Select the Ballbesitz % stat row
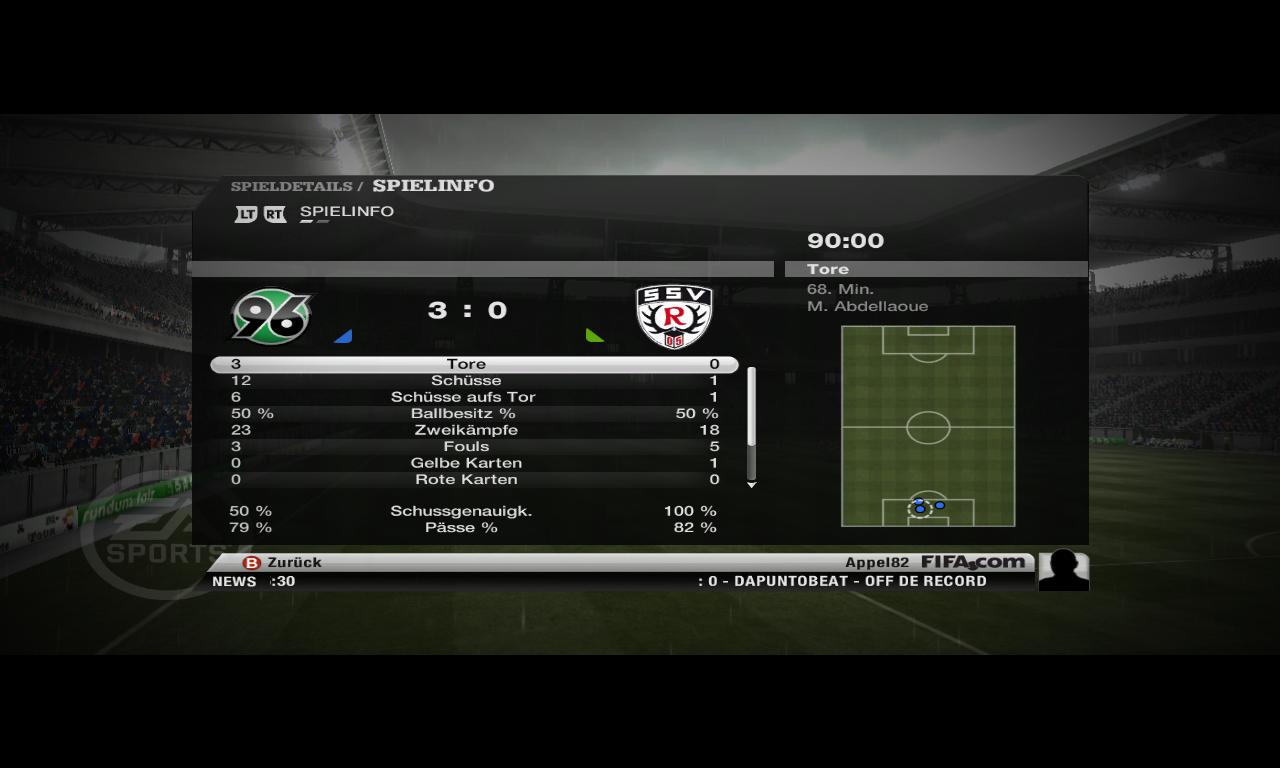Screen dimensions: 1280x768 (x=474, y=414)
